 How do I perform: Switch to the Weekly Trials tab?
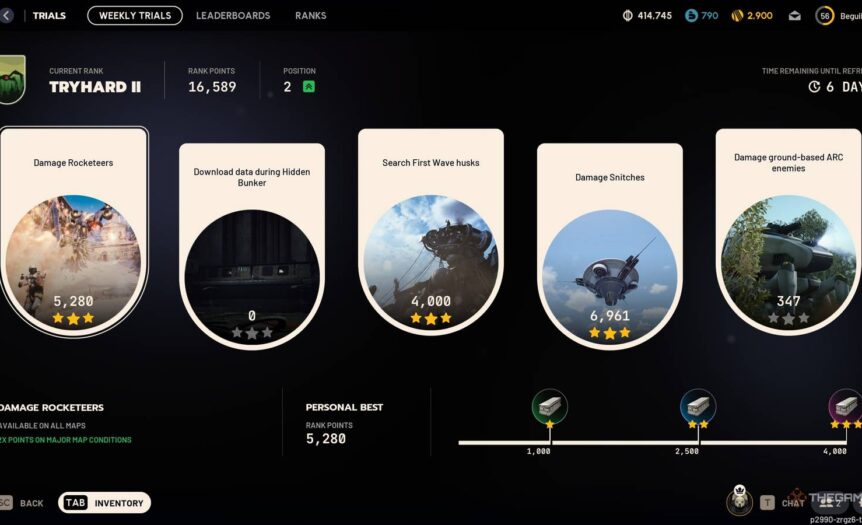tap(135, 16)
